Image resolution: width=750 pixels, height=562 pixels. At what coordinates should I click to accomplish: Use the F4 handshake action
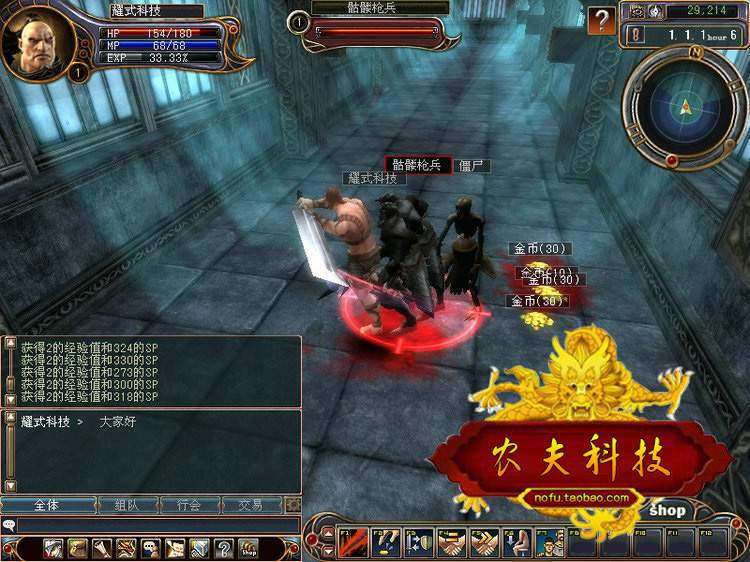point(453,542)
